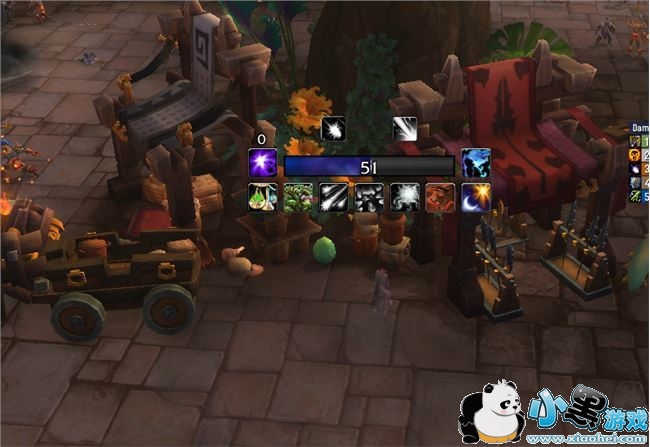Activate the sun and moon Celestial Alignment icon

point(475,197)
